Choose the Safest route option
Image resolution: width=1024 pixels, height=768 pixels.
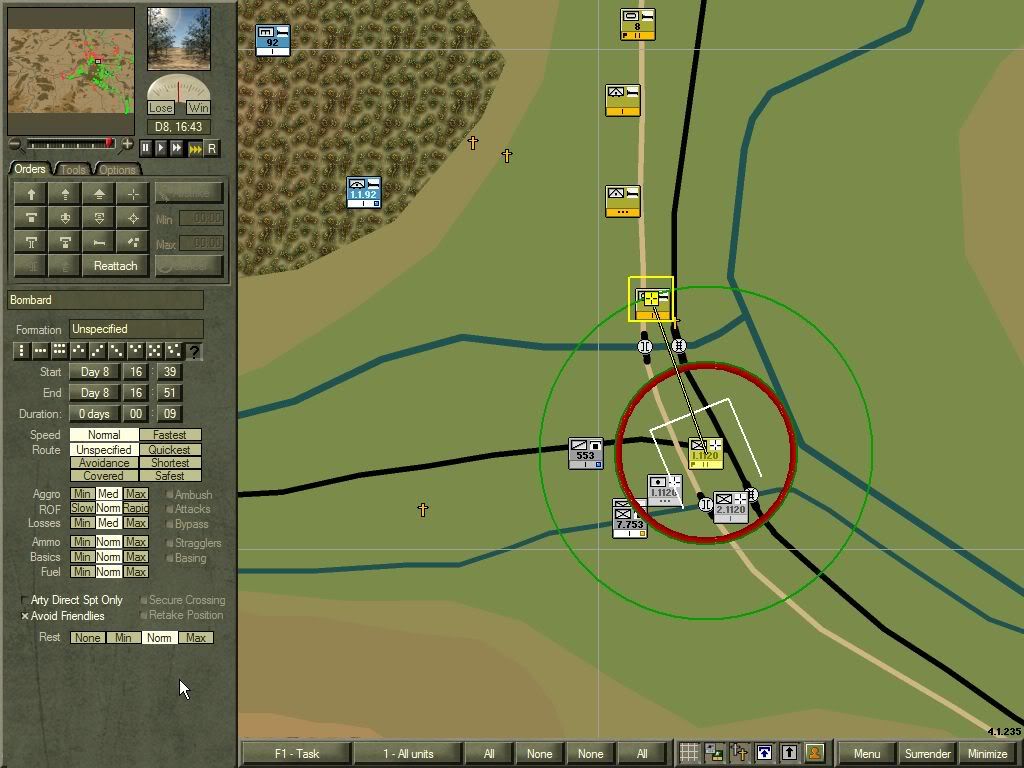tap(170, 476)
